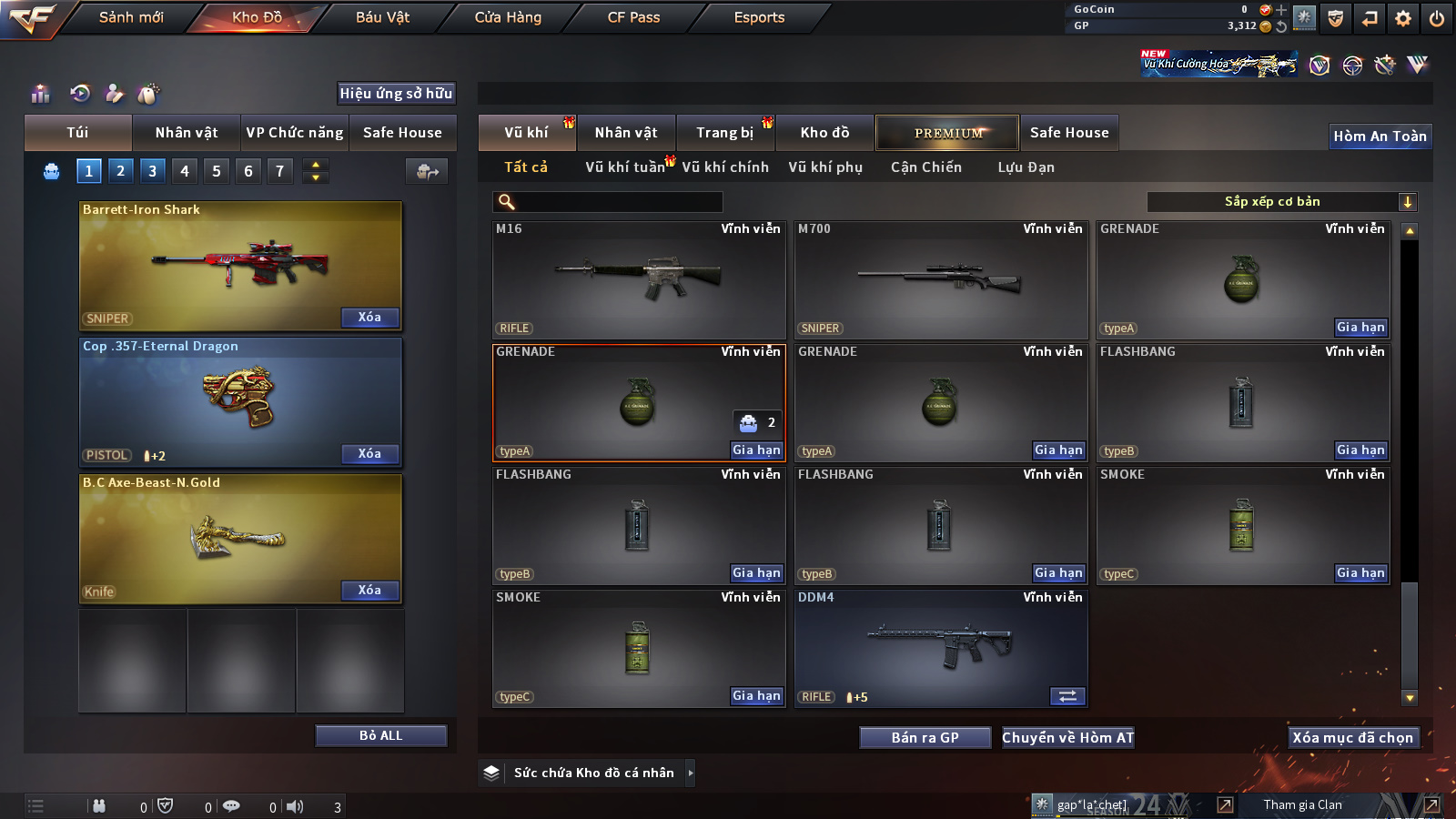
Task: Open the PREMIUM inventory tab
Action: coord(947,133)
